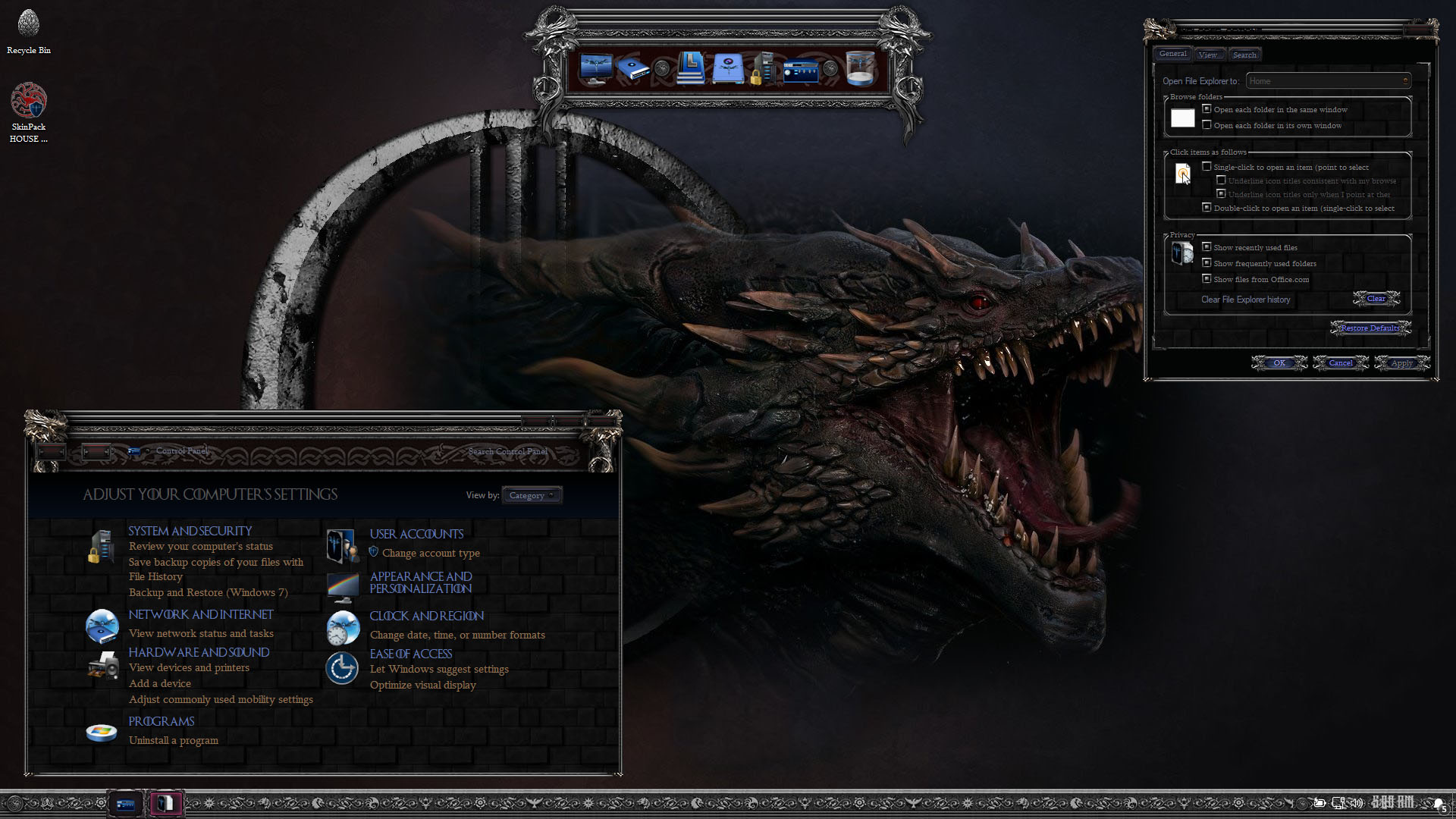Choose the Clock and Region category
This screenshot has width=1456, height=819.
coord(426,616)
